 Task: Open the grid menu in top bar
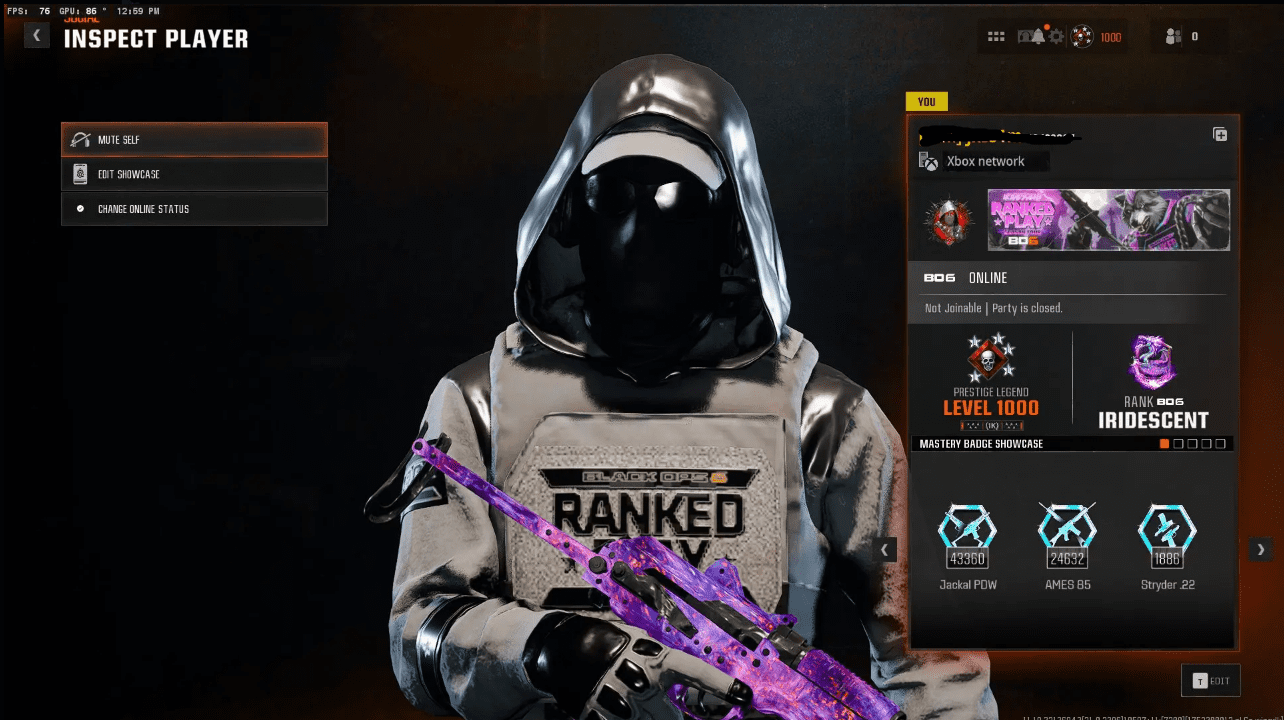[996, 36]
